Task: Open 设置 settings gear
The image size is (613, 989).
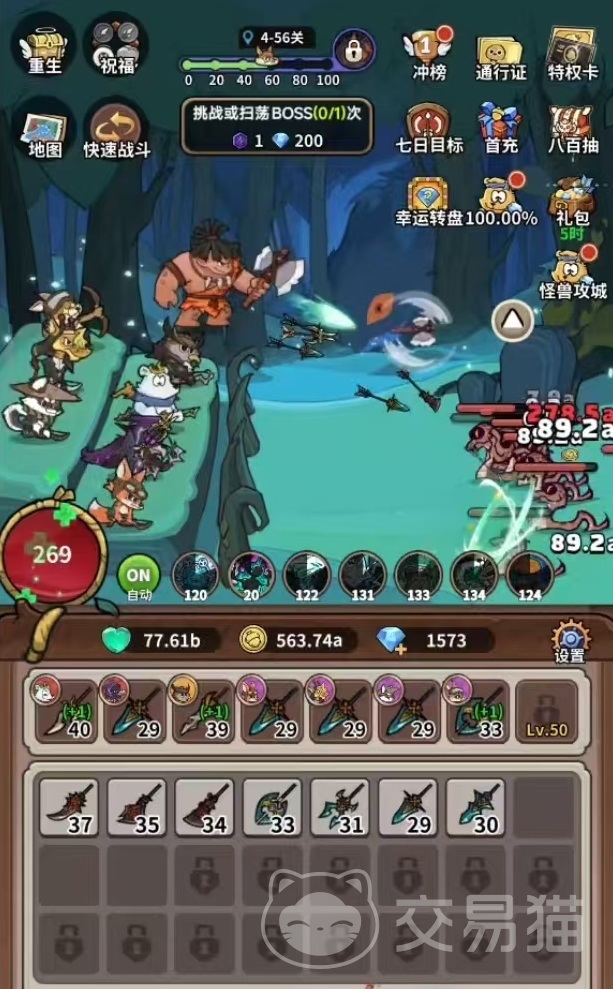Action: coord(570,642)
